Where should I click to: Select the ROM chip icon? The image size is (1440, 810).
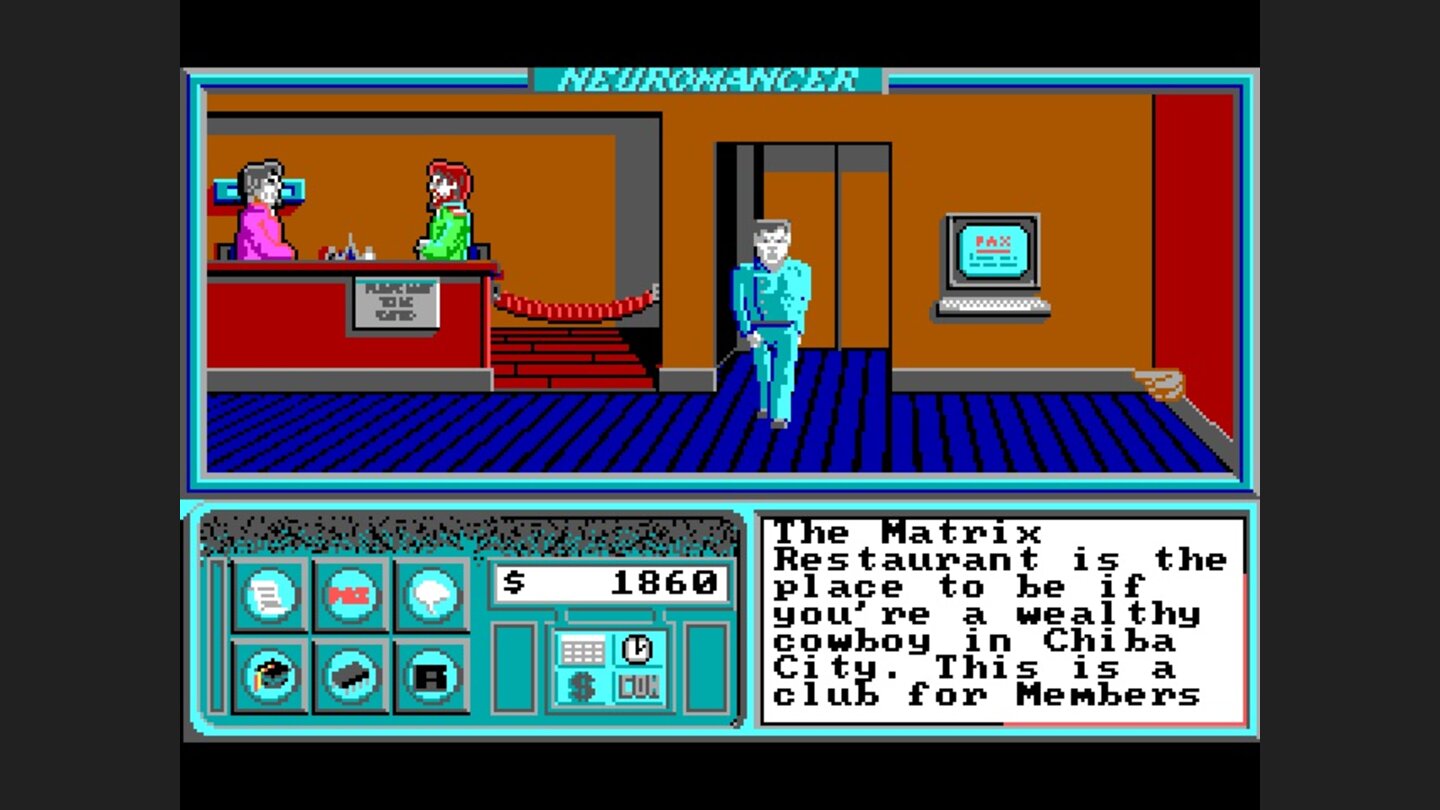pyautogui.click(x=350, y=677)
